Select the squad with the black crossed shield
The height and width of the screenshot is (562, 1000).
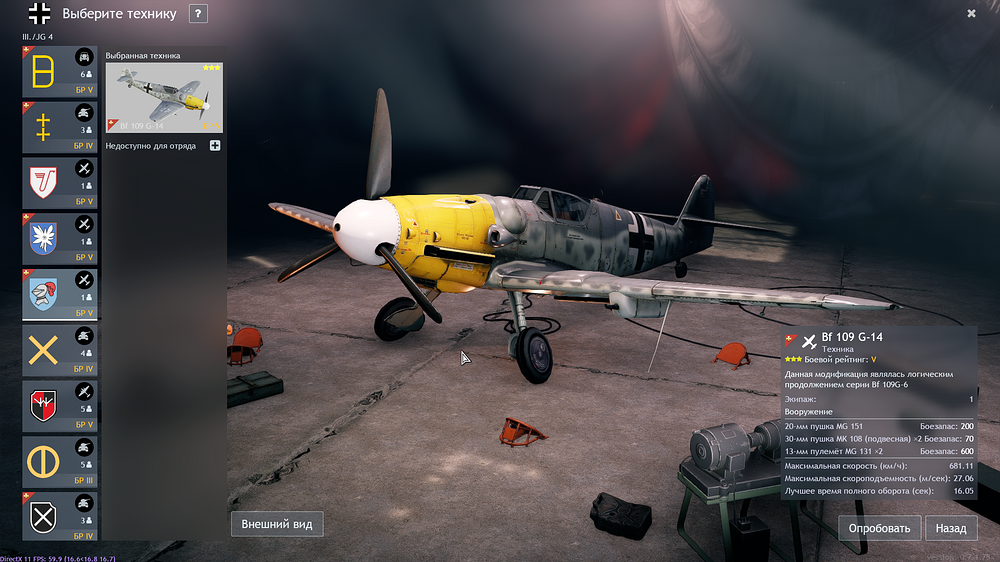pyautogui.click(x=59, y=517)
